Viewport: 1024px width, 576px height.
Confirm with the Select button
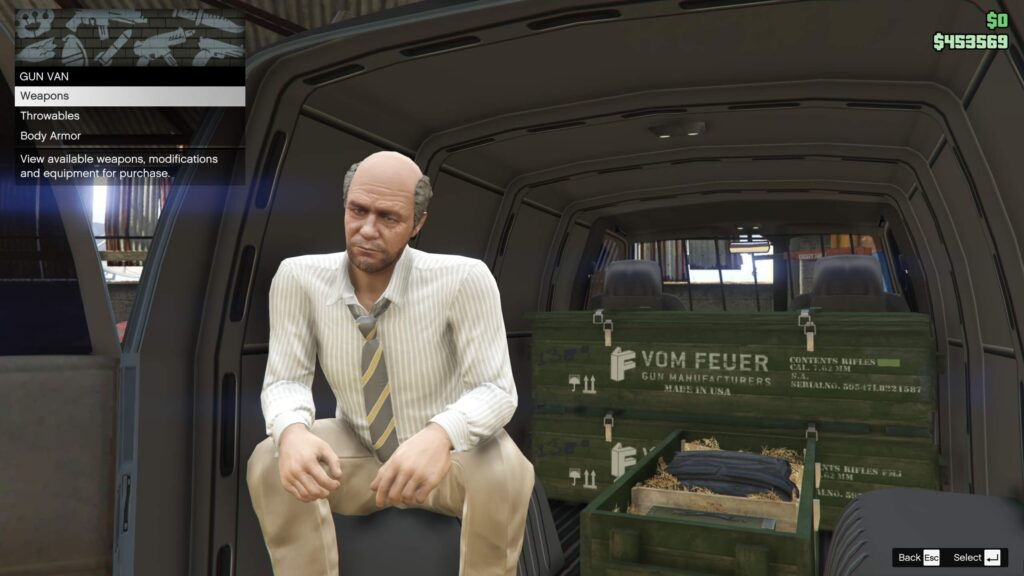(977, 557)
